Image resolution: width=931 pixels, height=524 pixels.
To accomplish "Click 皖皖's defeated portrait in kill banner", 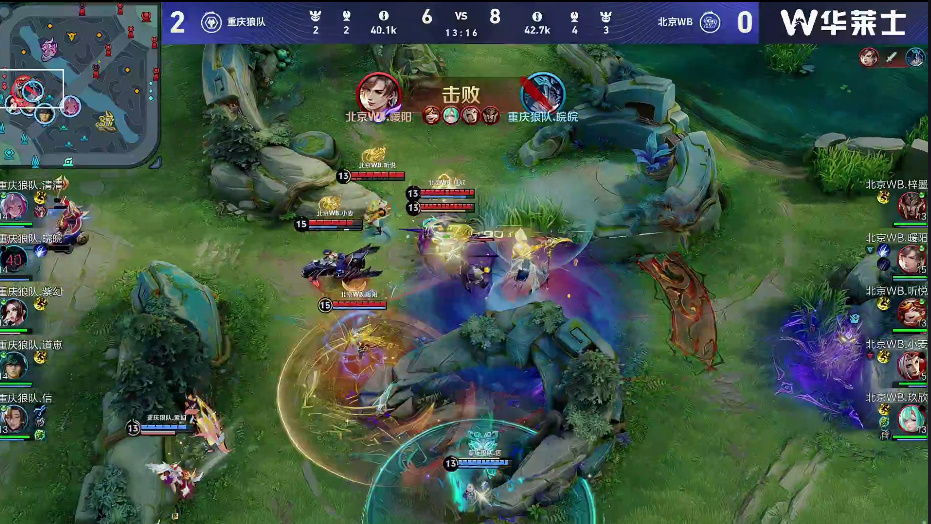I will coord(543,93).
